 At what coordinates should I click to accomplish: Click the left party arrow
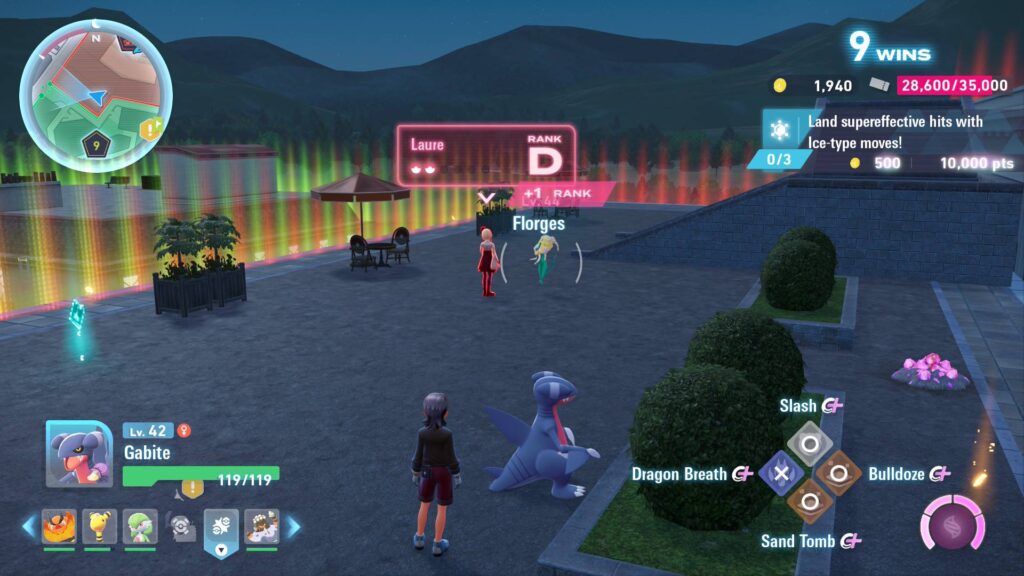pos(29,526)
